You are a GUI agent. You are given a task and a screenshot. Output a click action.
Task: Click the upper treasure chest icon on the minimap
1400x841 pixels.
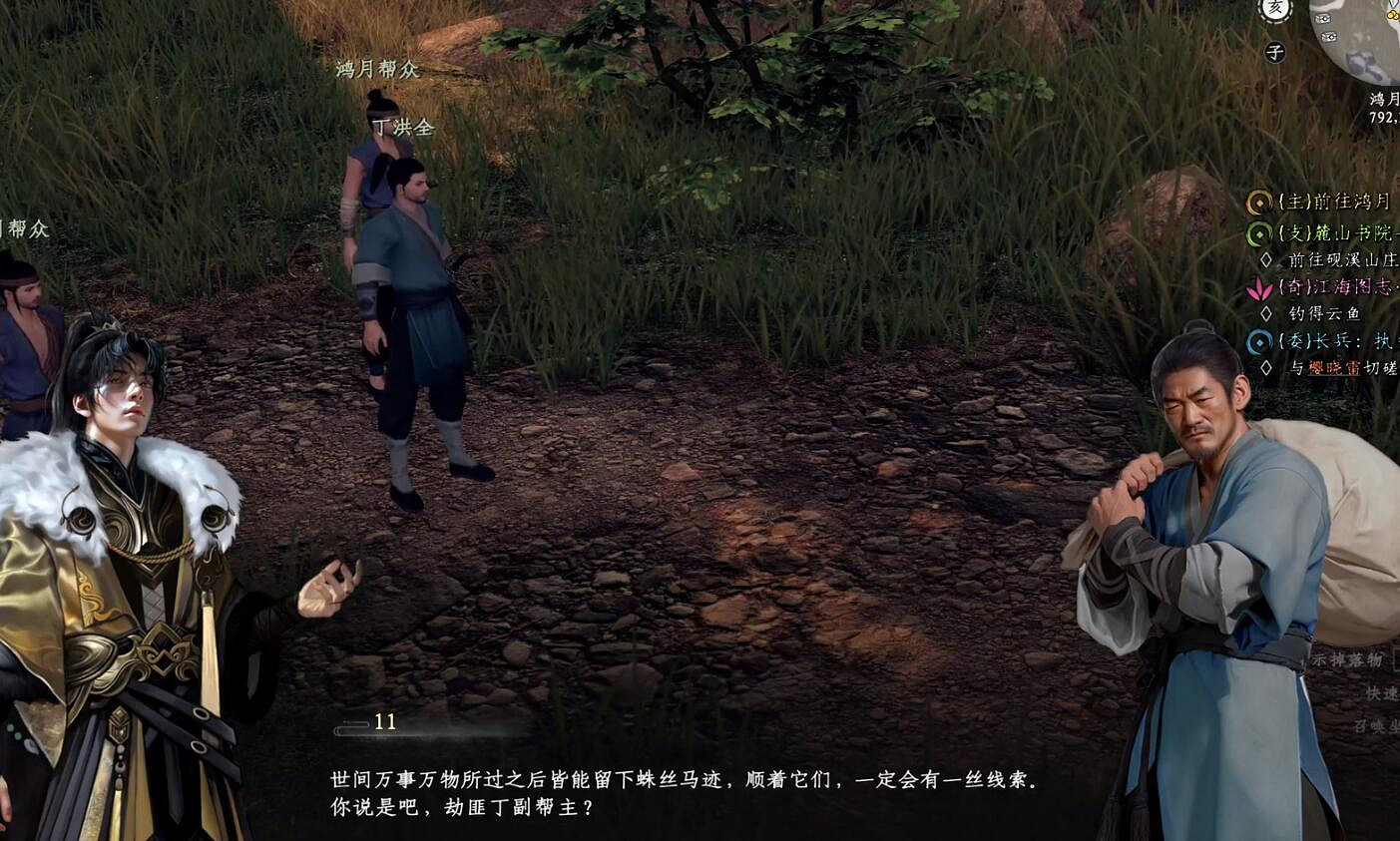click(1324, 18)
